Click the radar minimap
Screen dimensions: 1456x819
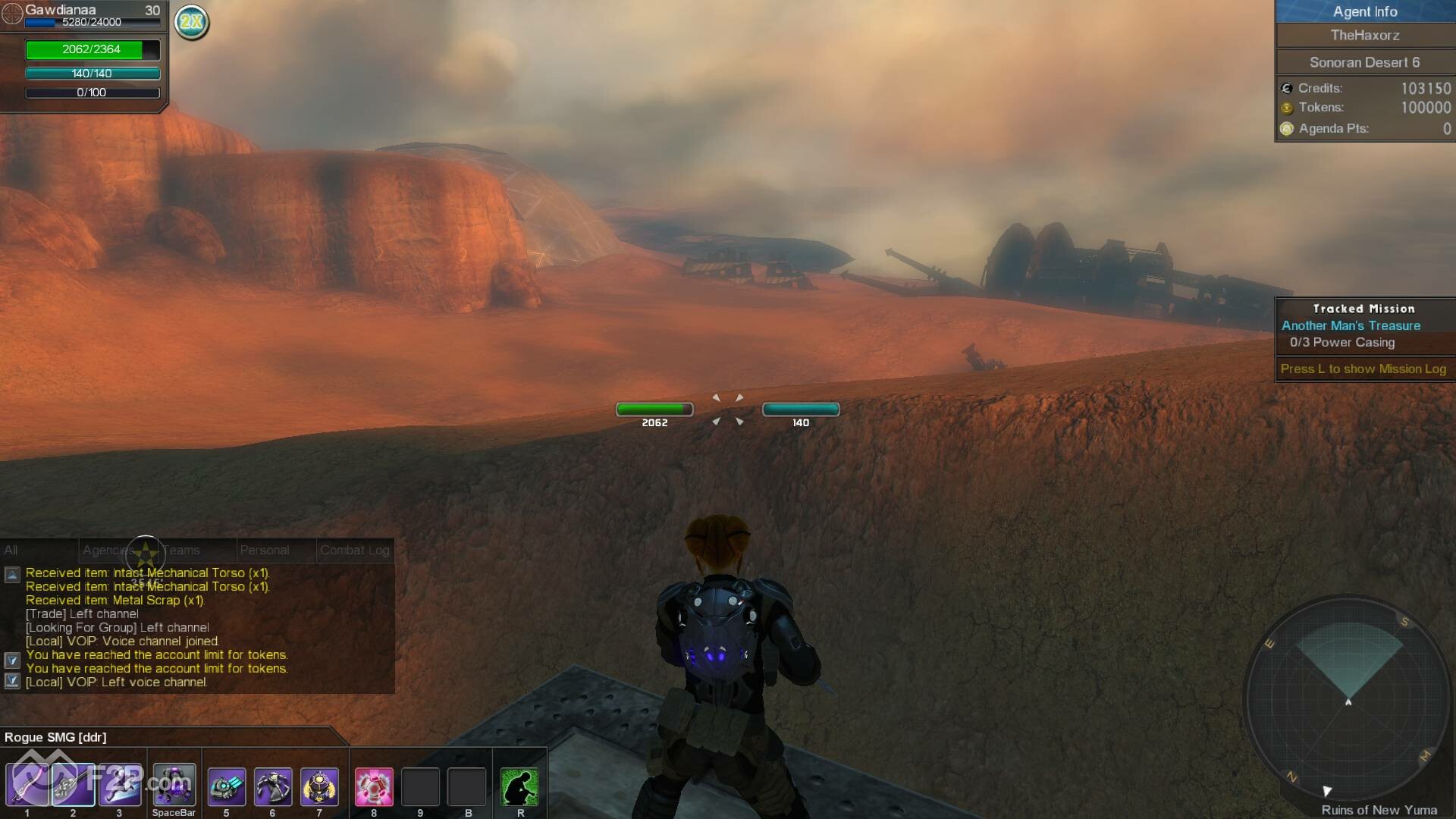1348,696
